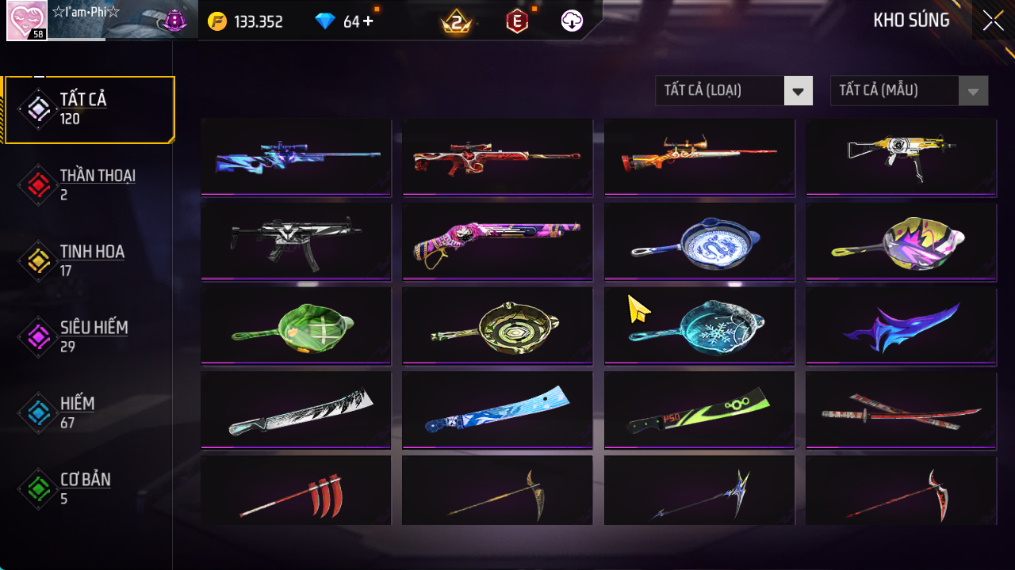Switch to the Thần Thoại rarity tab
The width and height of the screenshot is (1015, 570).
click(88, 184)
